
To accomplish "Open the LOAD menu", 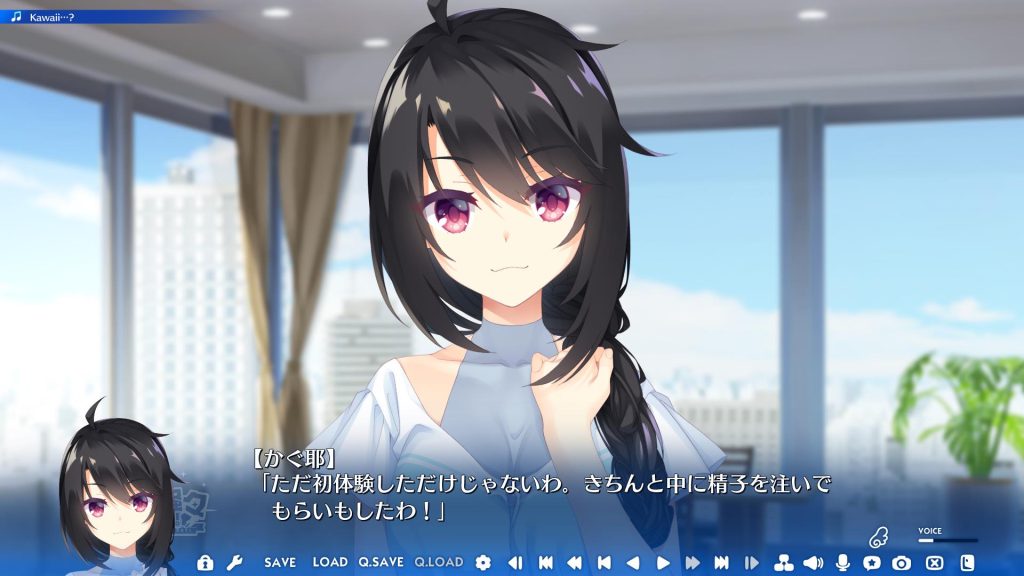I will point(330,563).
